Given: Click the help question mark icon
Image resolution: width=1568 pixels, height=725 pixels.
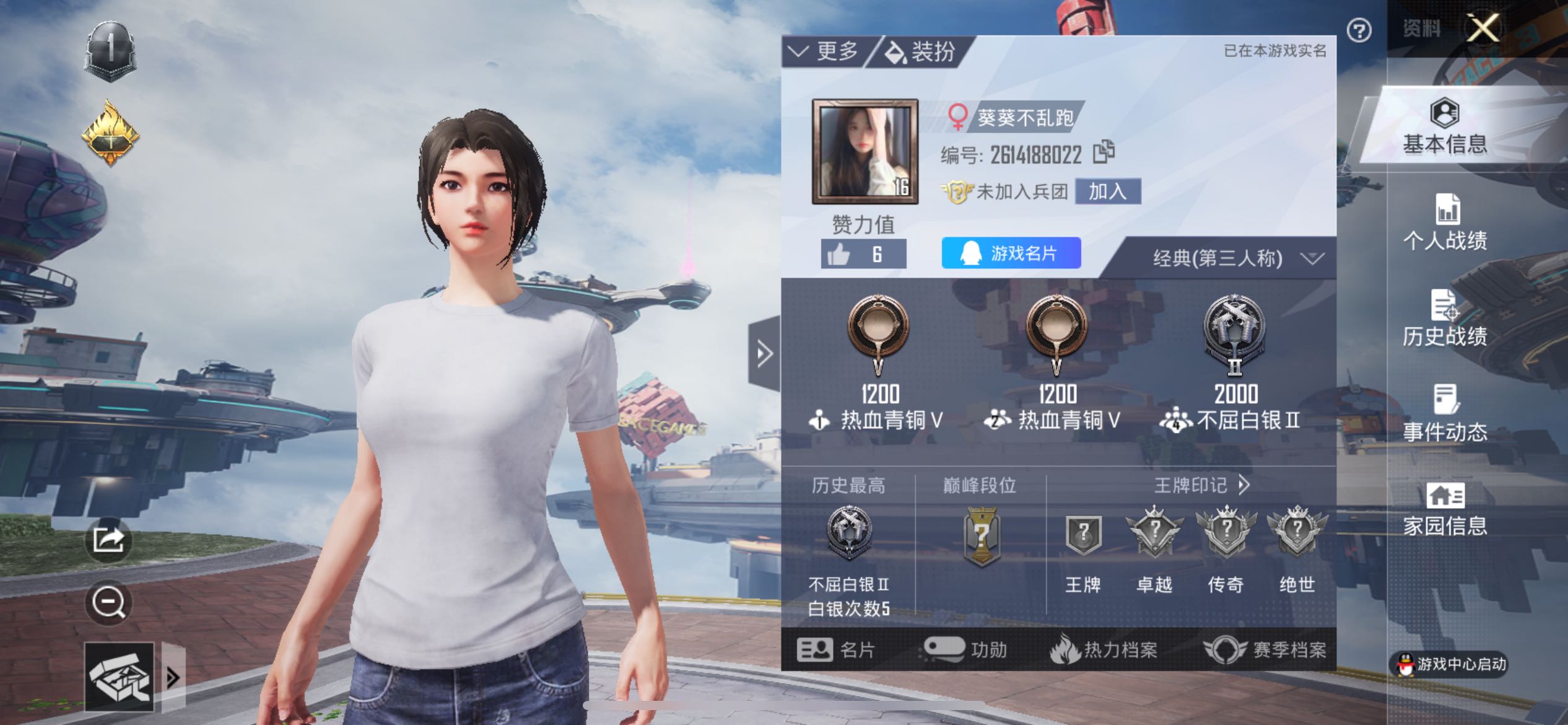Looking at the screenshot, I should 1359,30.
